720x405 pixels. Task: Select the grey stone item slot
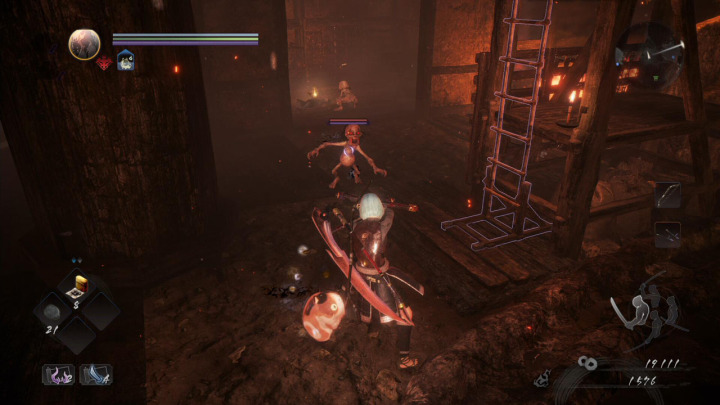tap(51, 310)
